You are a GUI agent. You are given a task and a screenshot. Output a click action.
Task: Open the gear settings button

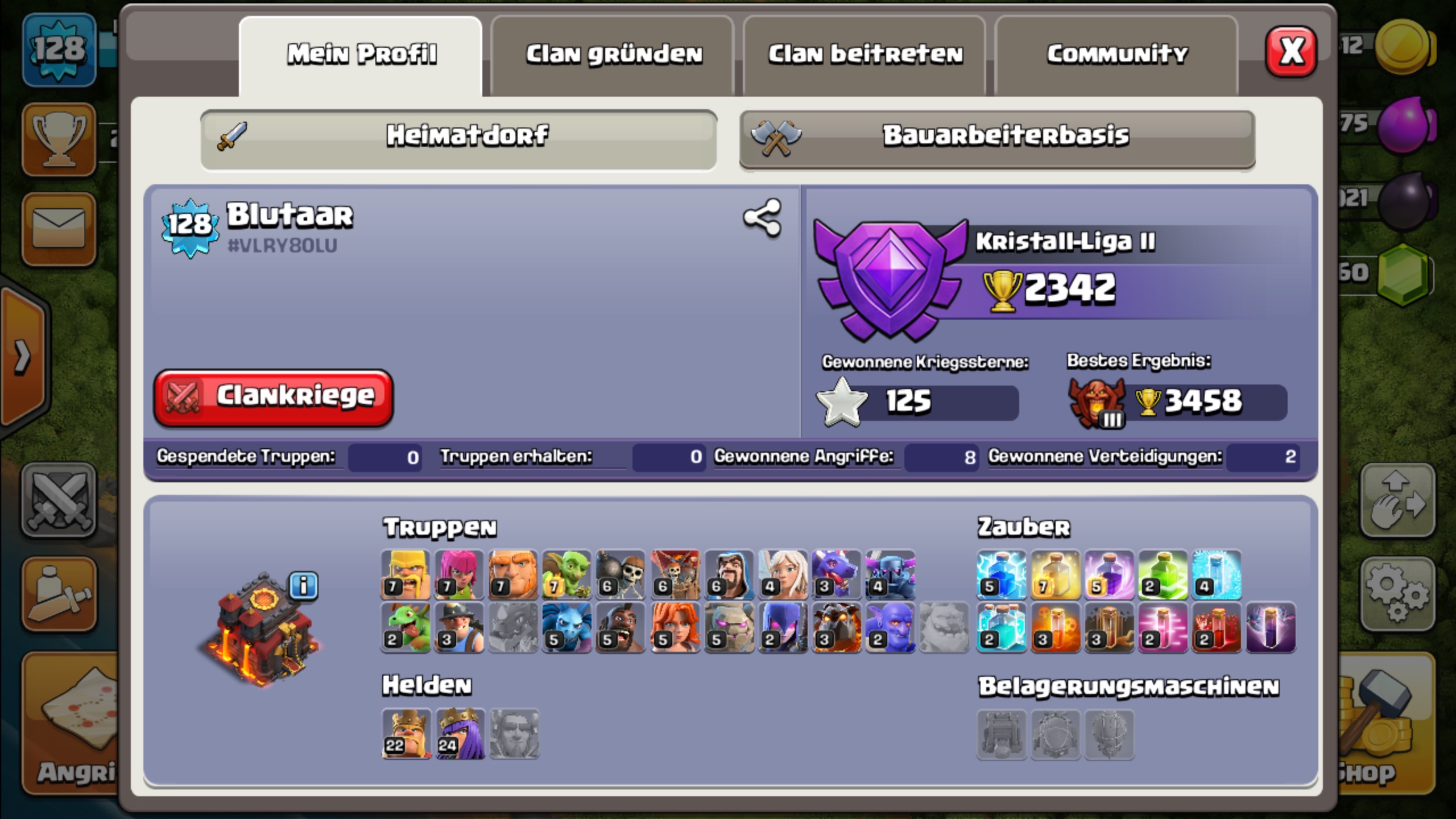(x=1396, y=594)
